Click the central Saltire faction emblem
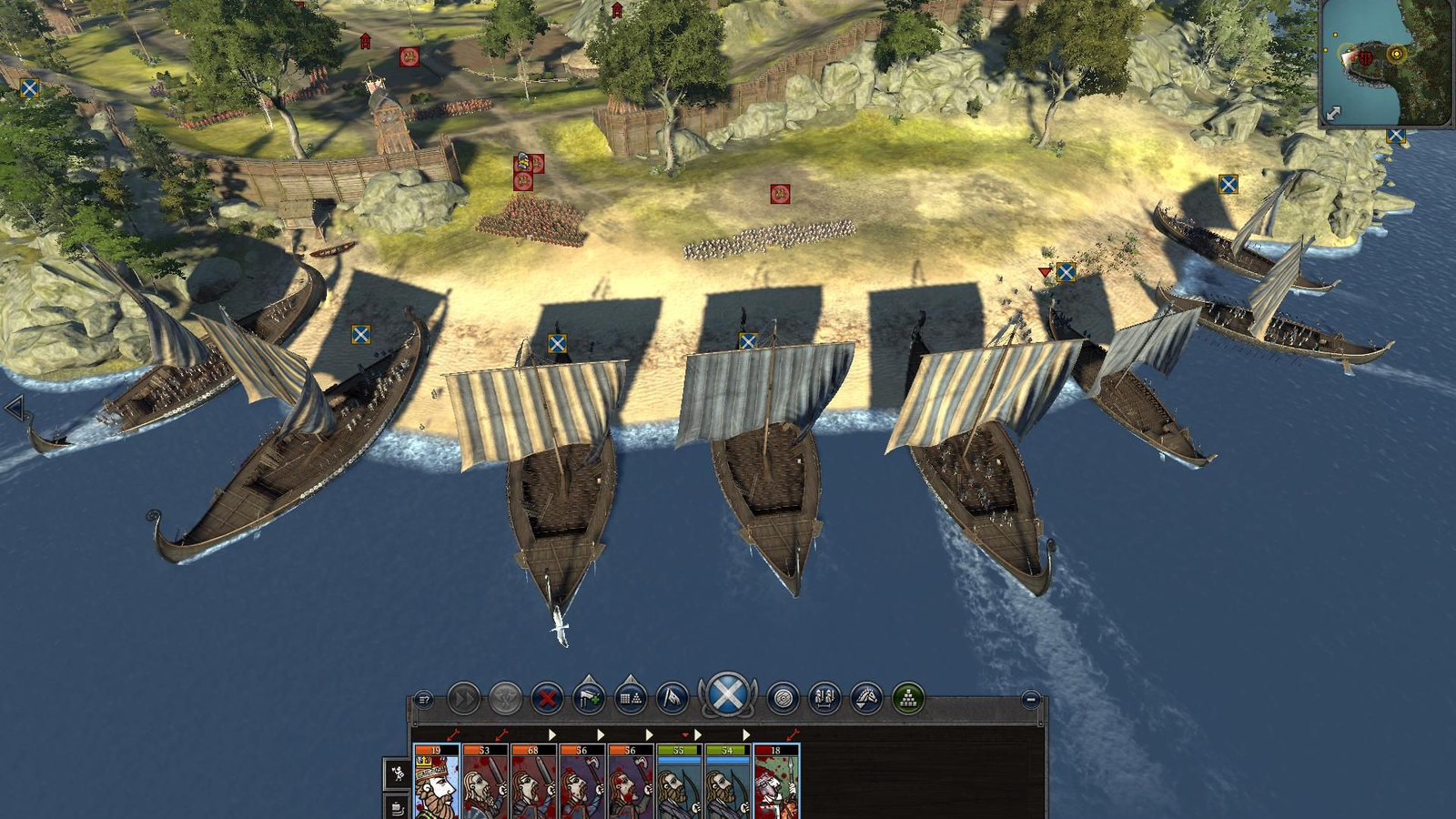This screenshot has height=819, width=1456. (x=727, y=696)
